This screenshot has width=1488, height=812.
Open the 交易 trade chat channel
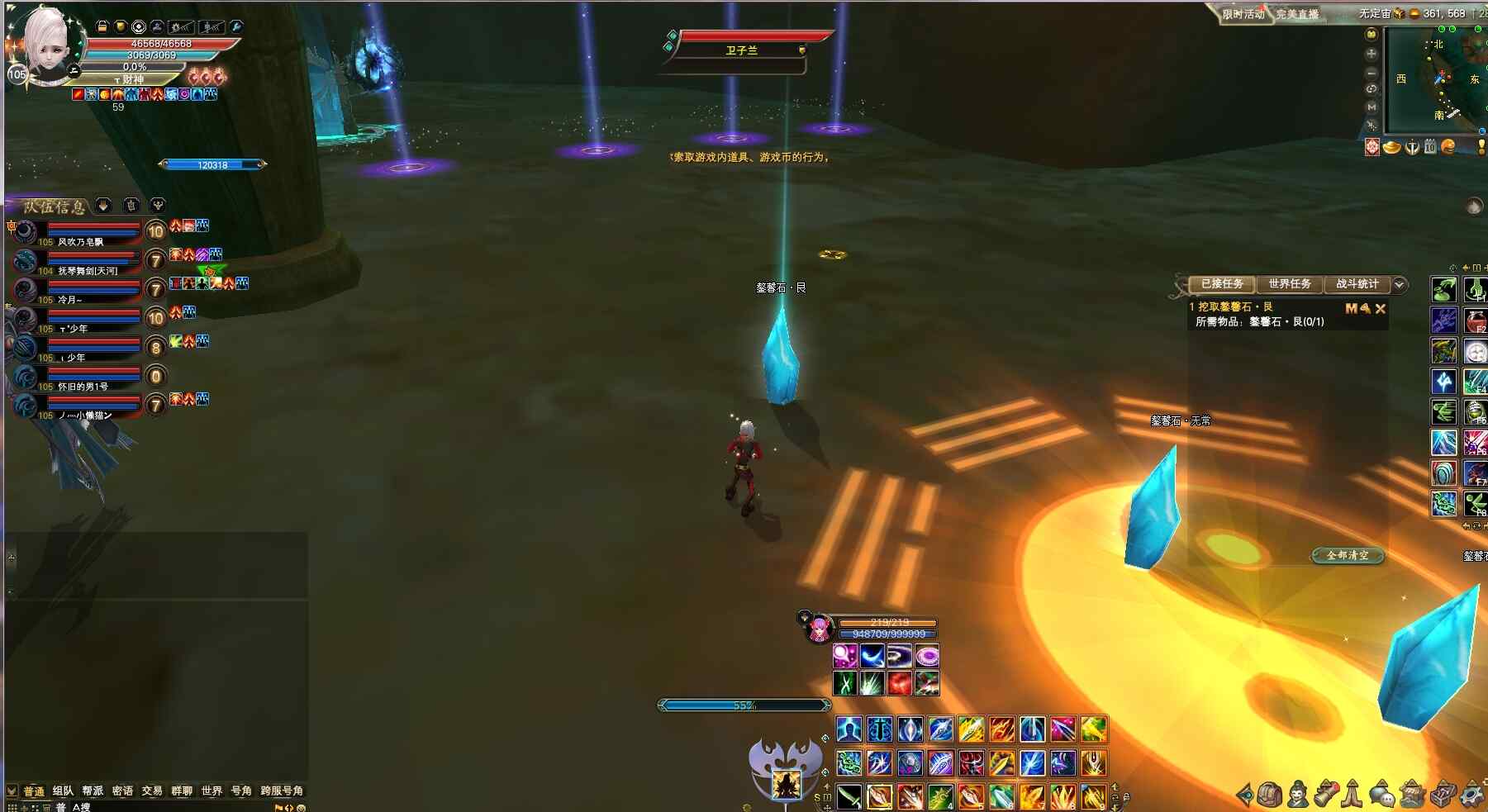pyautogui.click(x=152, y=791)
